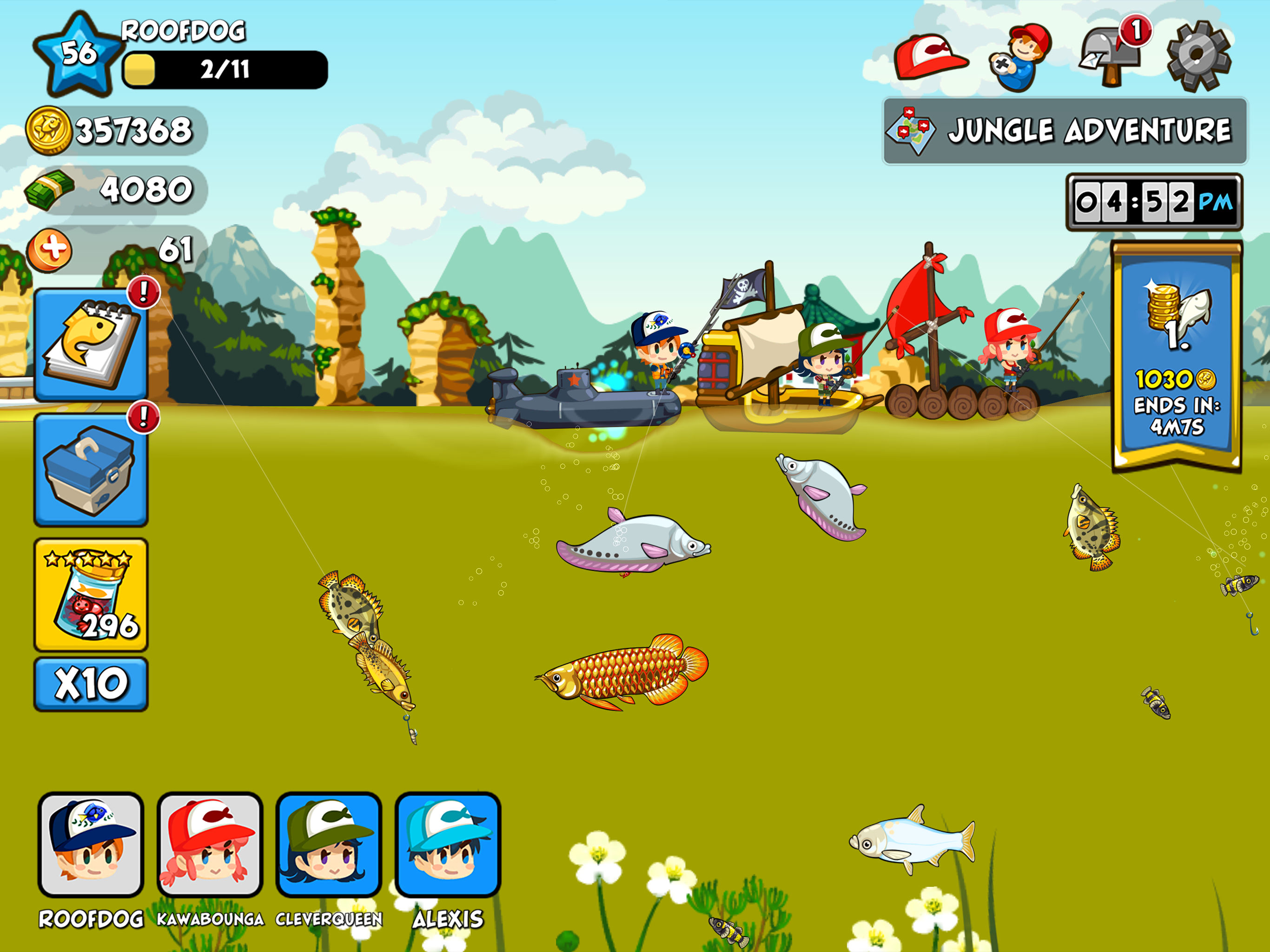Open the fish journal notebook
Screen dimensions: 1270x952
coord(91,344)
